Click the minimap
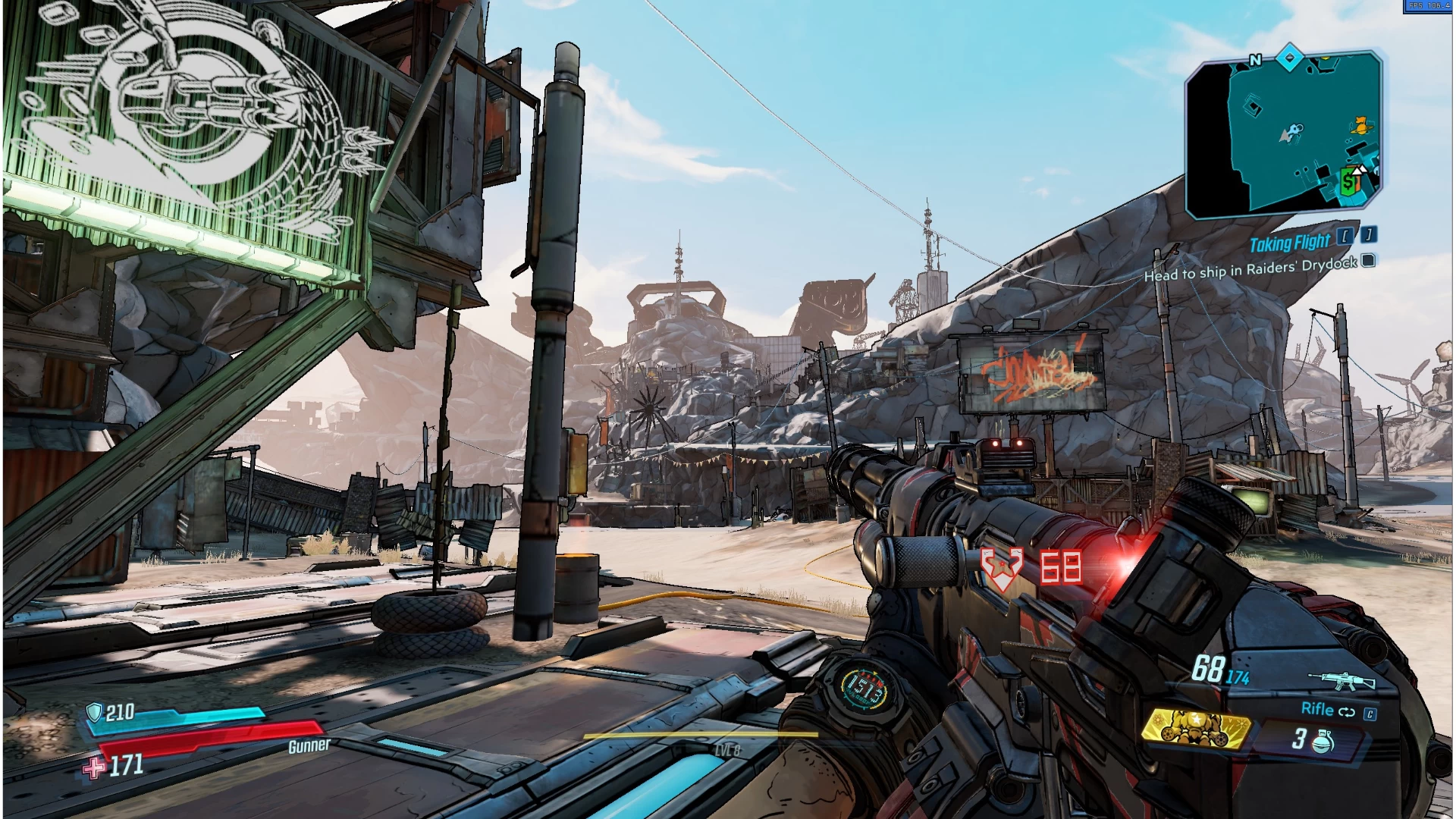Image resolution: width=1456 pixels, height=819 pixels. pyautogui.click(x=1284, y=136)
